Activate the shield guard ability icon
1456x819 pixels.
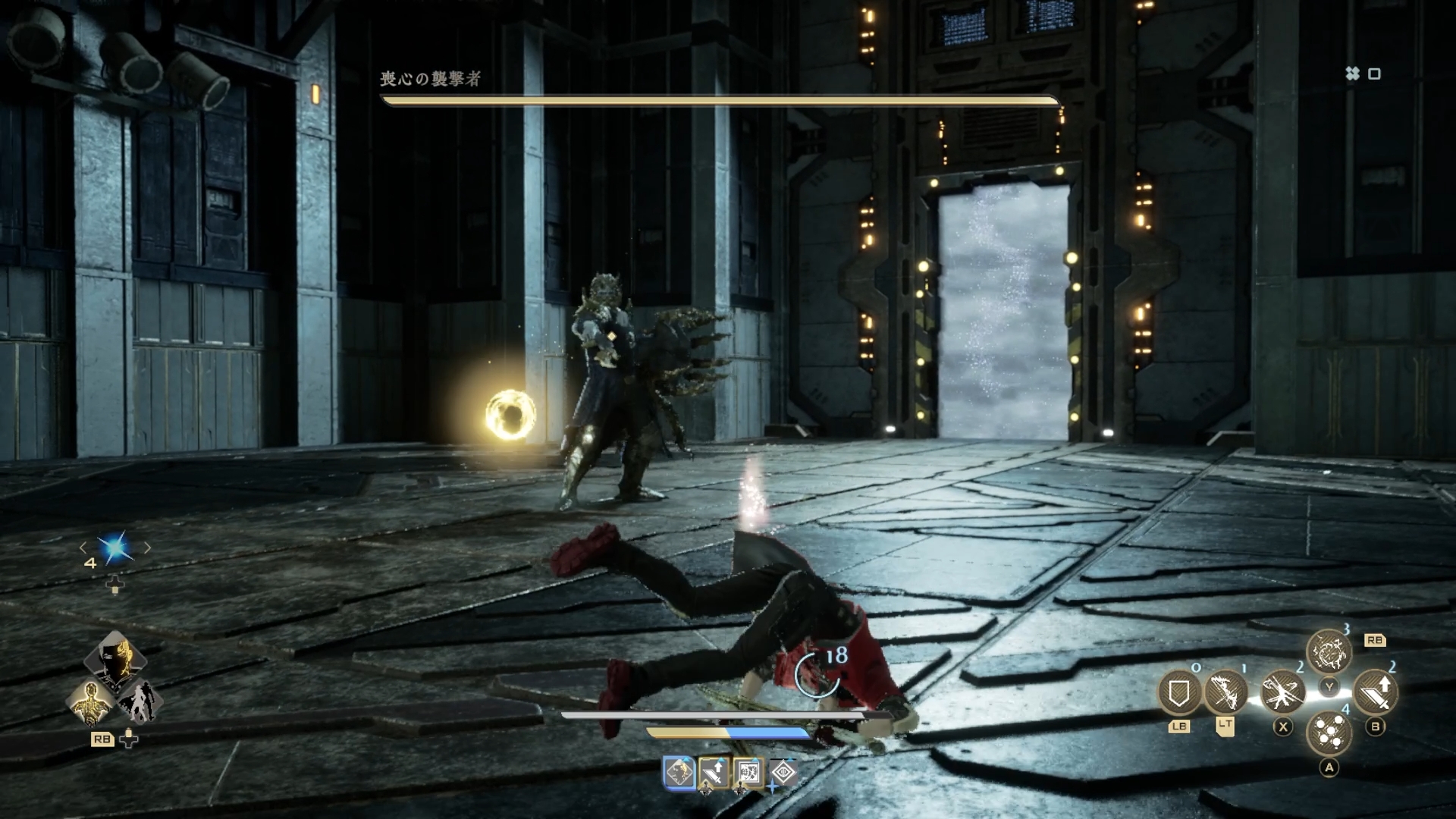[x=1179, y=692]
